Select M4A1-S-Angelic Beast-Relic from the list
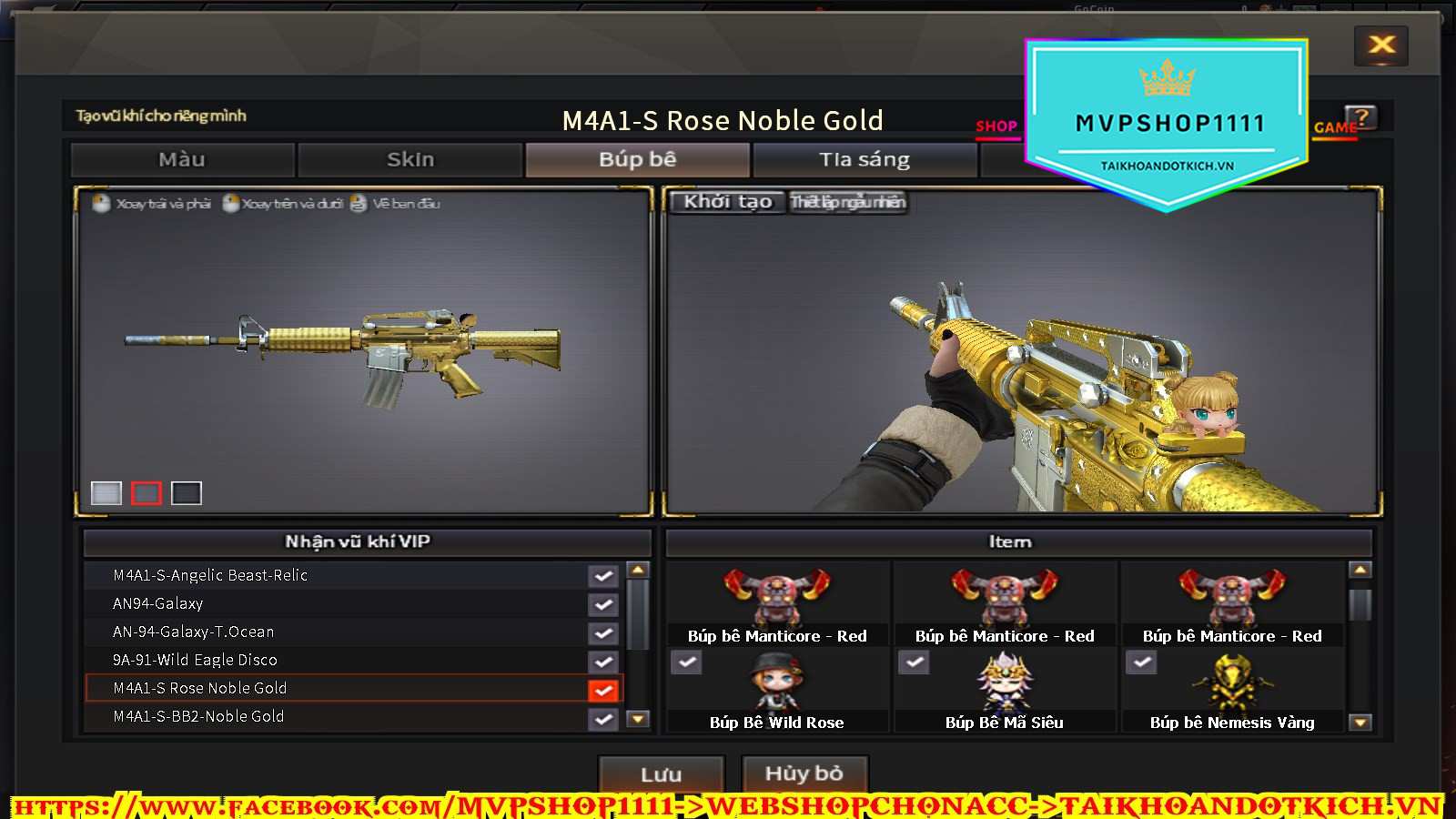This screenshot has width=1456, height=819. (210, 575)
